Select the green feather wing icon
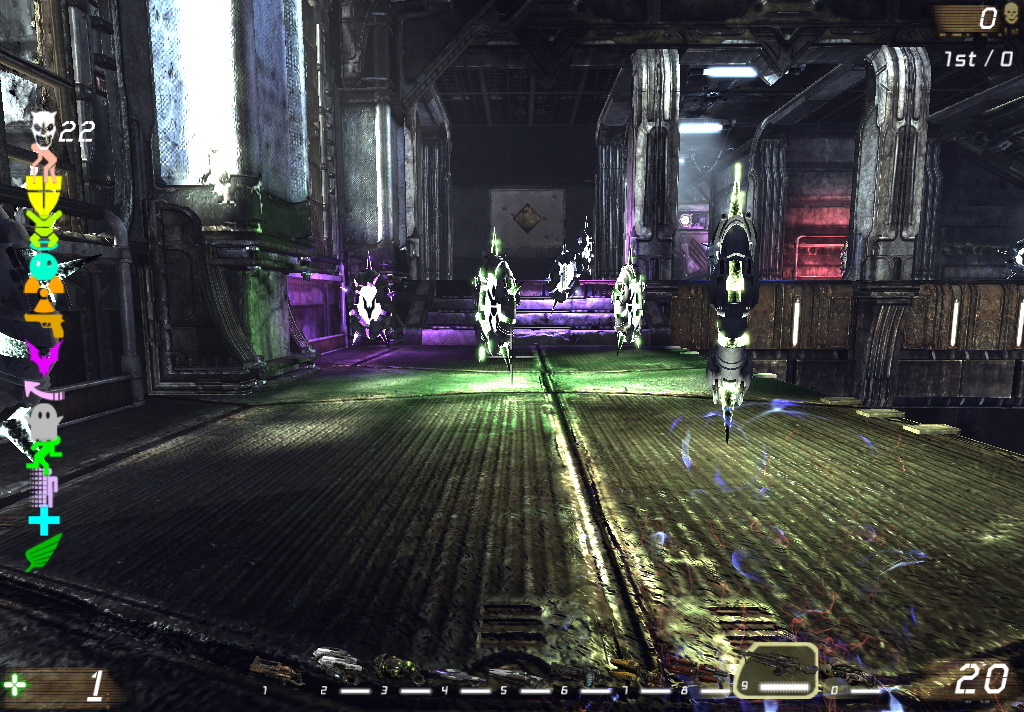Viewport: 1024px width, 712px height. pos(43,552)
